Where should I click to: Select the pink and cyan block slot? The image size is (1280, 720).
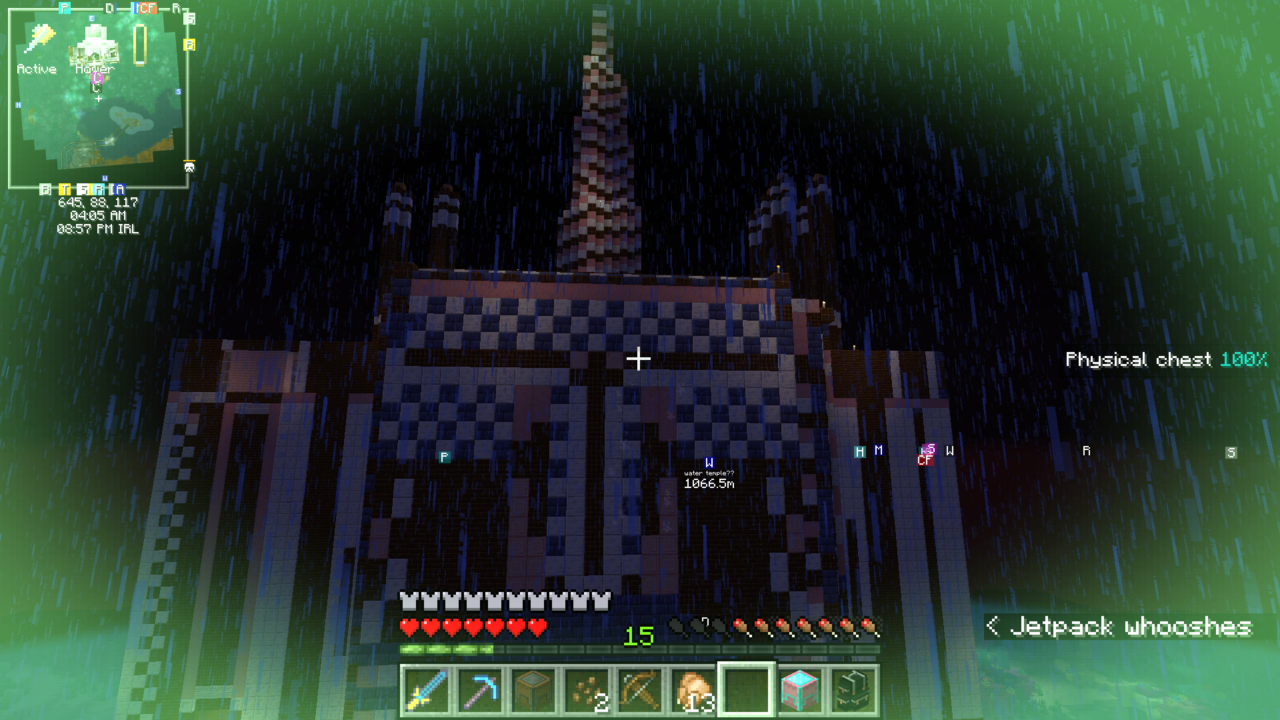click(x=800, y=690)
